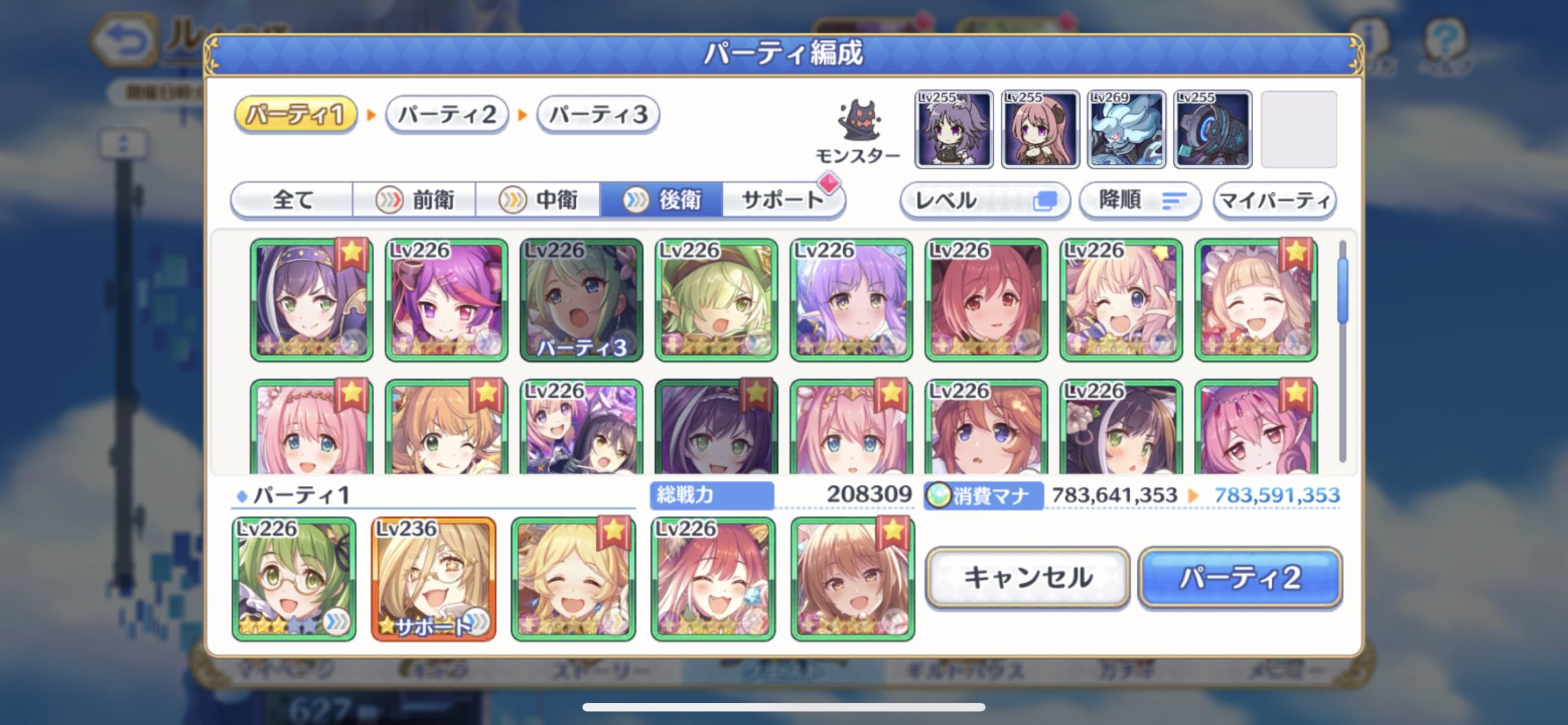Screen dimensions: 1568x725
Task: Inspect the Lv269 blue monster icon
Action: pos(1126,129)
